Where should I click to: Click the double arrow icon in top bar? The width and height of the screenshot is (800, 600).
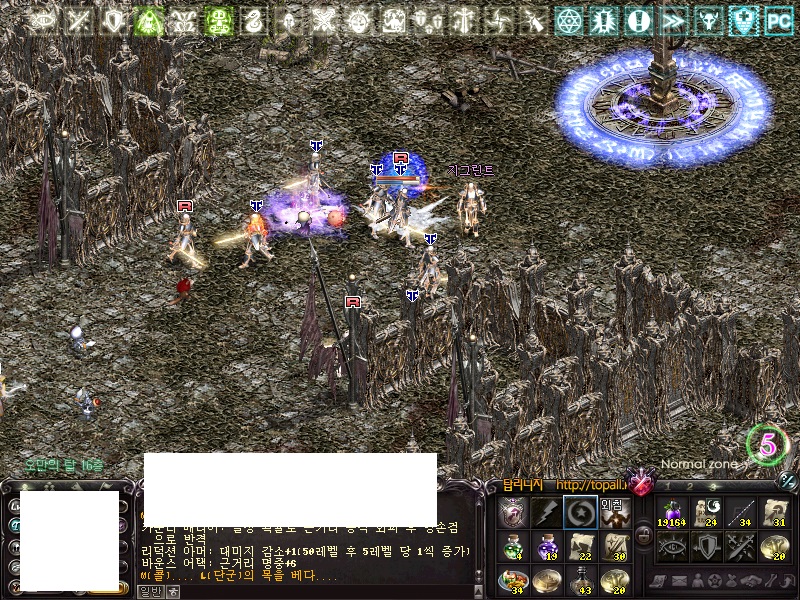click(673, 20)
